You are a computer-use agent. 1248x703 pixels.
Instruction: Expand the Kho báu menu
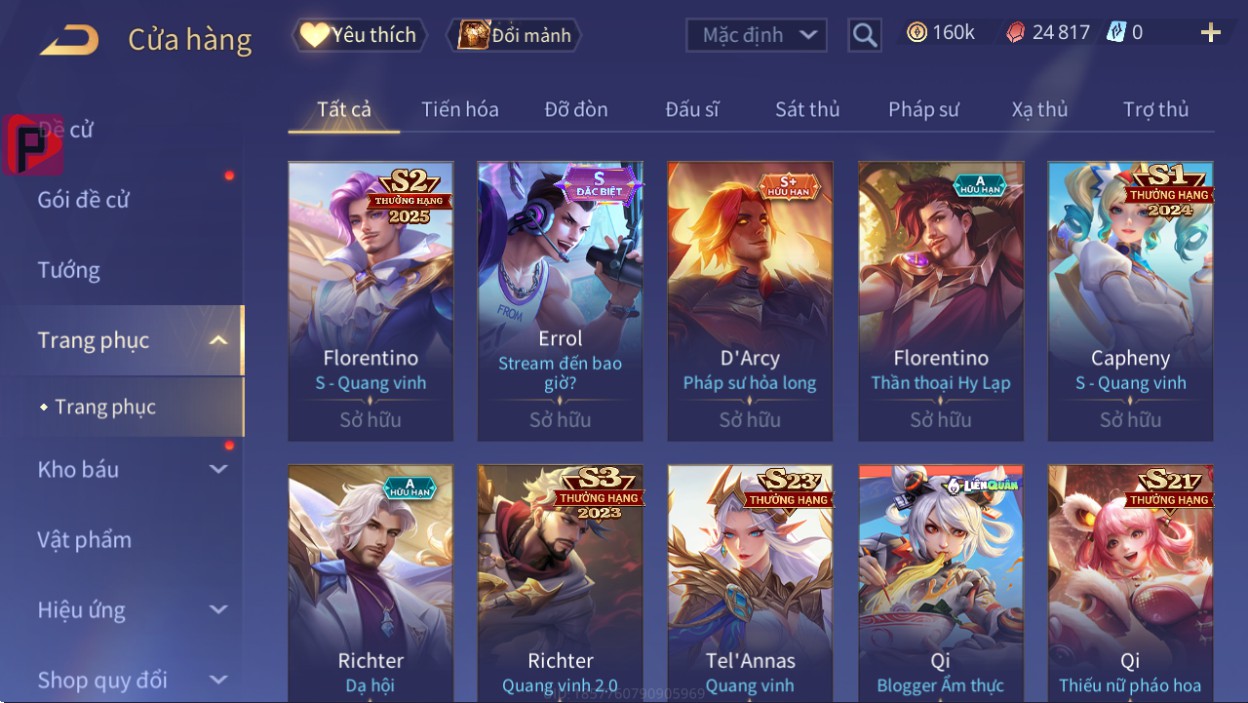[130, 469]
